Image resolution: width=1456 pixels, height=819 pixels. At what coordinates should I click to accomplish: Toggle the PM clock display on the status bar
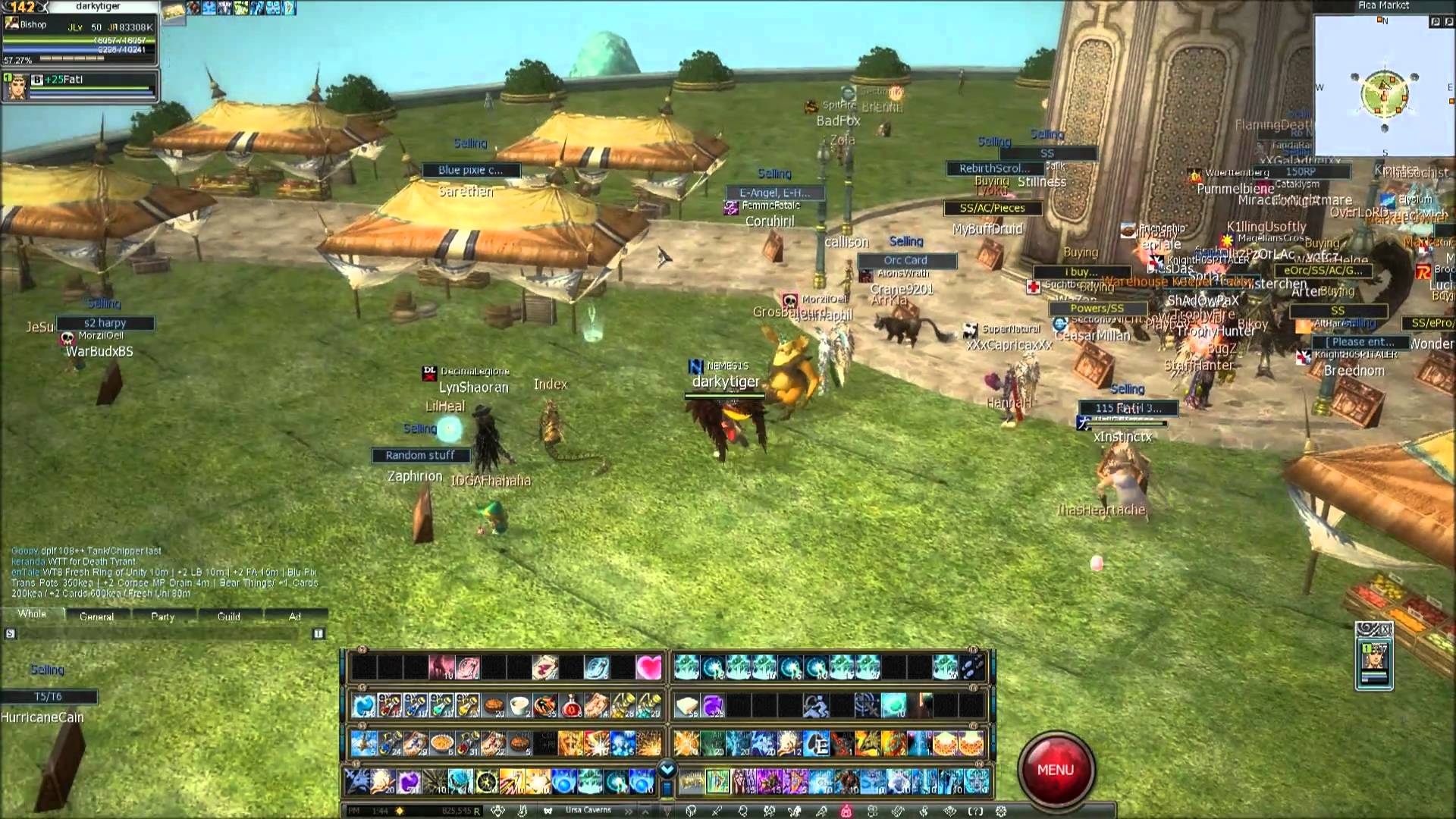click(356, 810)
